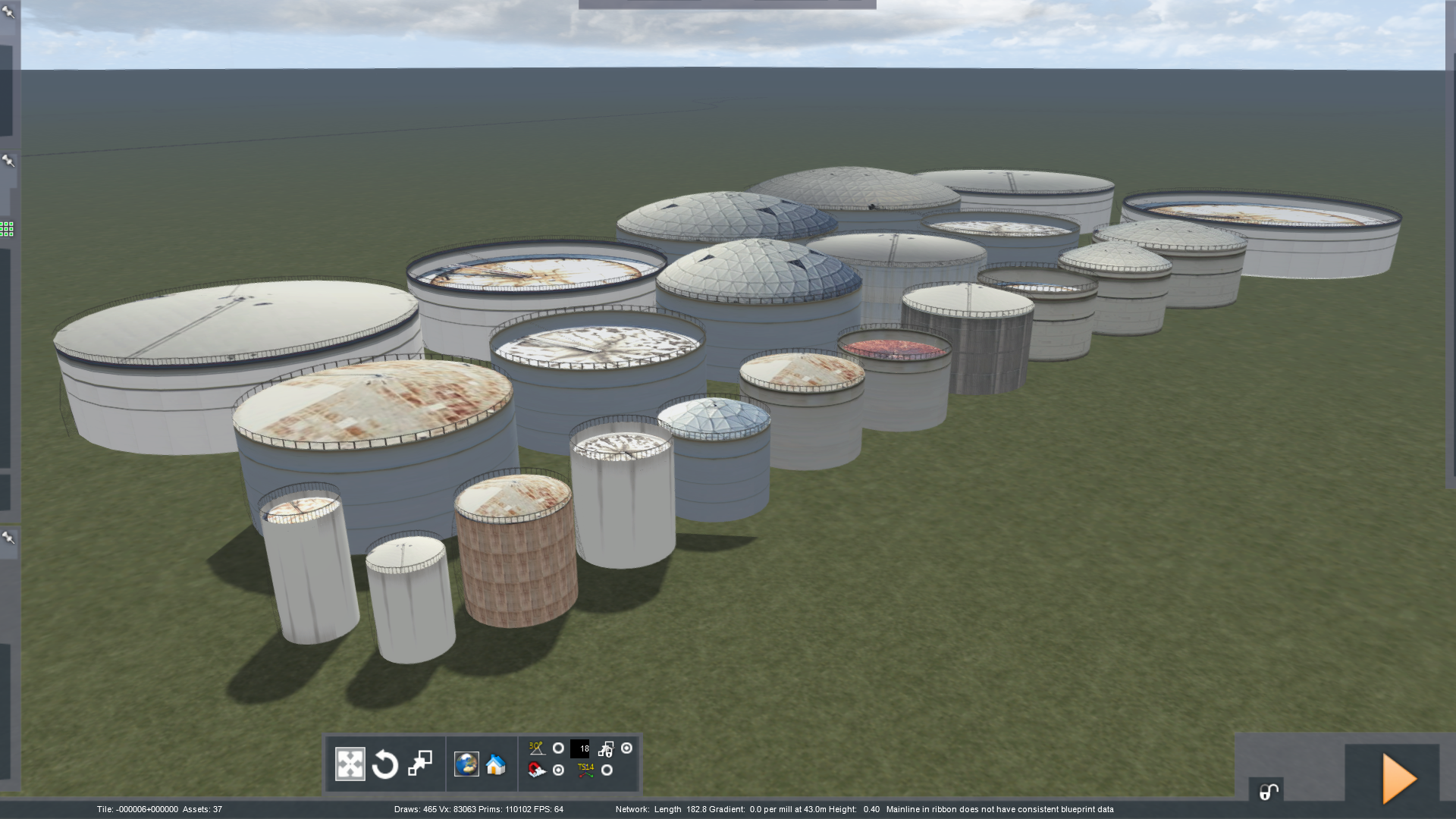The image size is (1456, 819).
Task: Switch to the globe world view
Action: (x=466, y=764)
